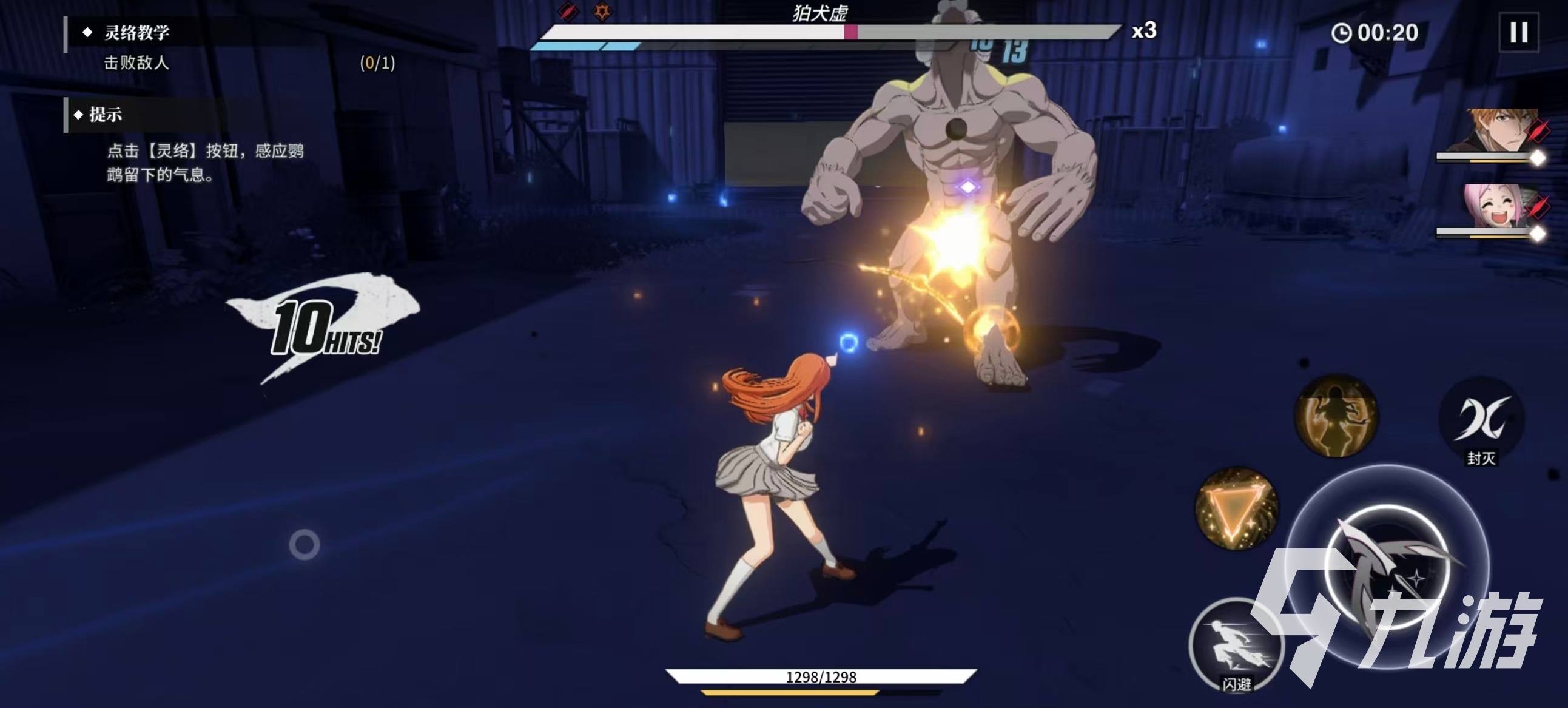Trigger the golden silhouette skill icon

coord(1336,416)
